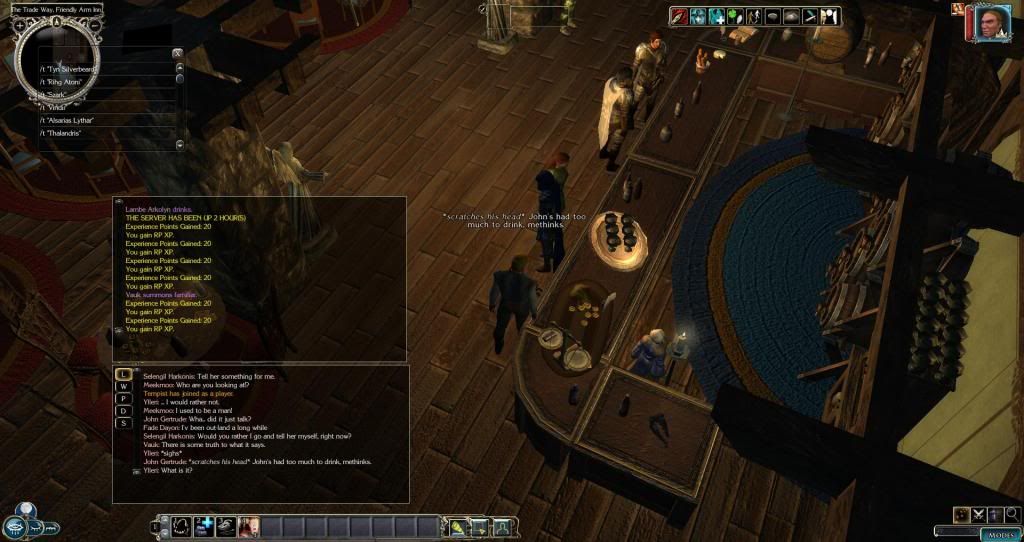Use the blue cross ability in the hotbar
The height and width of the screenshot is (542, 1024).
(204, 526)
